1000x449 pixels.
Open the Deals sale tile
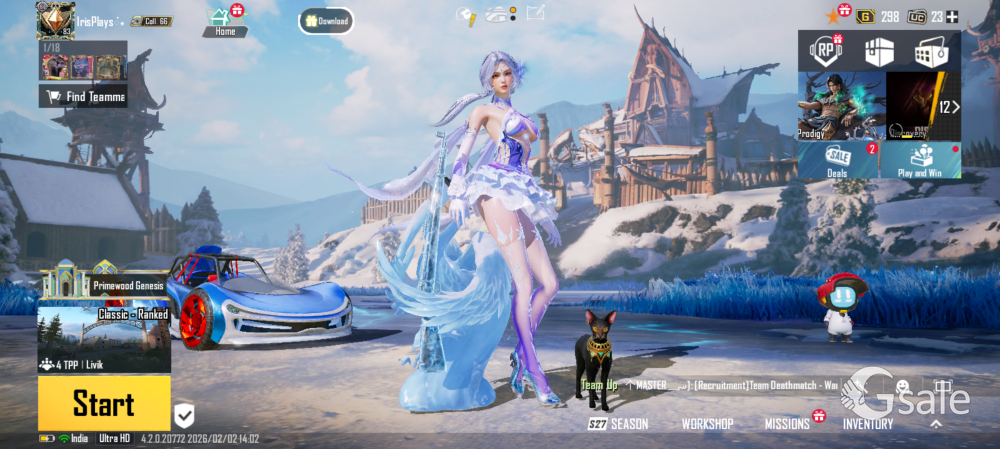pyautogui.click(x=838, y=160)
